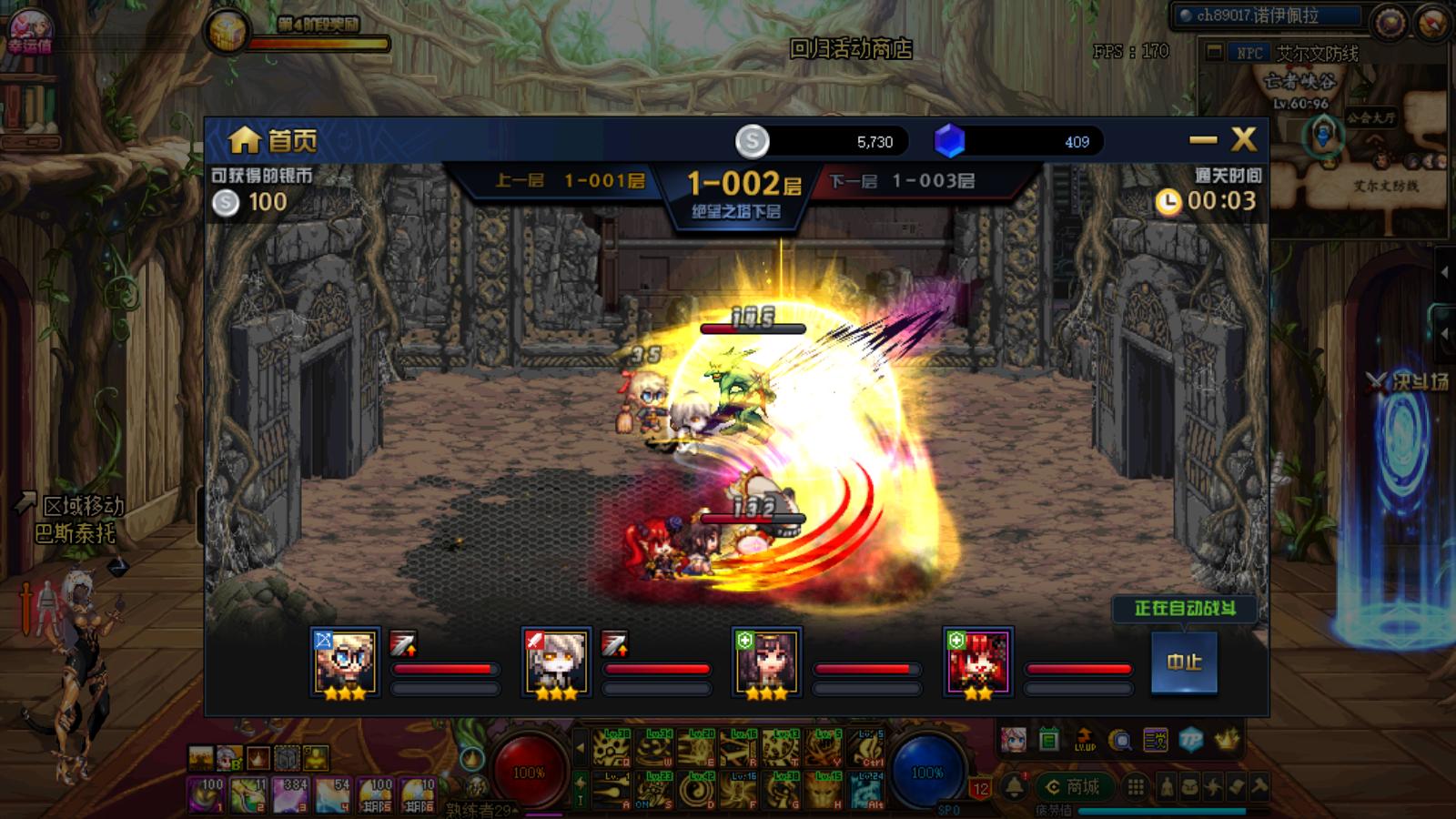Viewport: 1456px width, 819px height.
Task: Minimize the tower battle window
Action: click(x=1203, y=139)
